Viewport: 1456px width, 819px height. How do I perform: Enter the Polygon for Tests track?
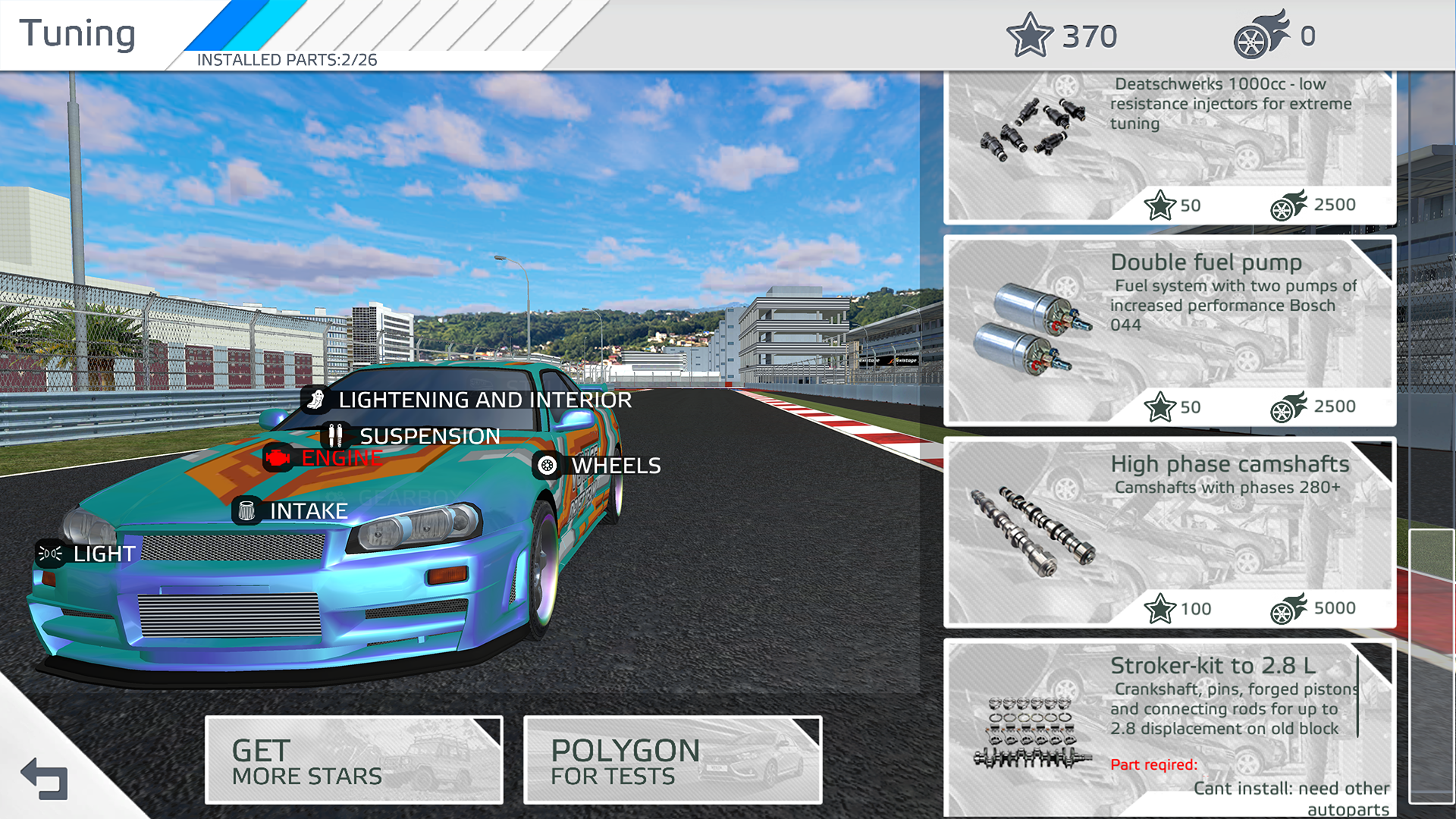click(x=672, y=761)
